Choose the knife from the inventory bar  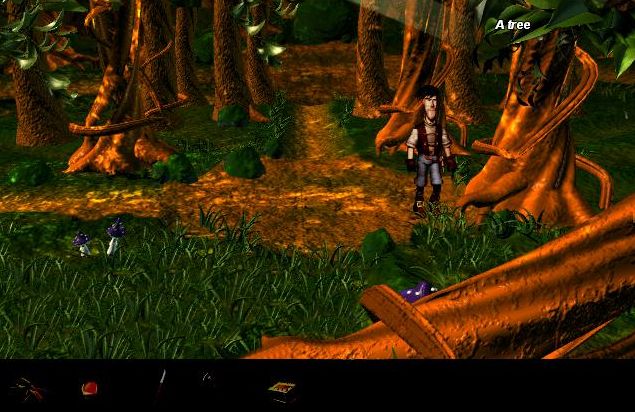click(x=159, y=386)
